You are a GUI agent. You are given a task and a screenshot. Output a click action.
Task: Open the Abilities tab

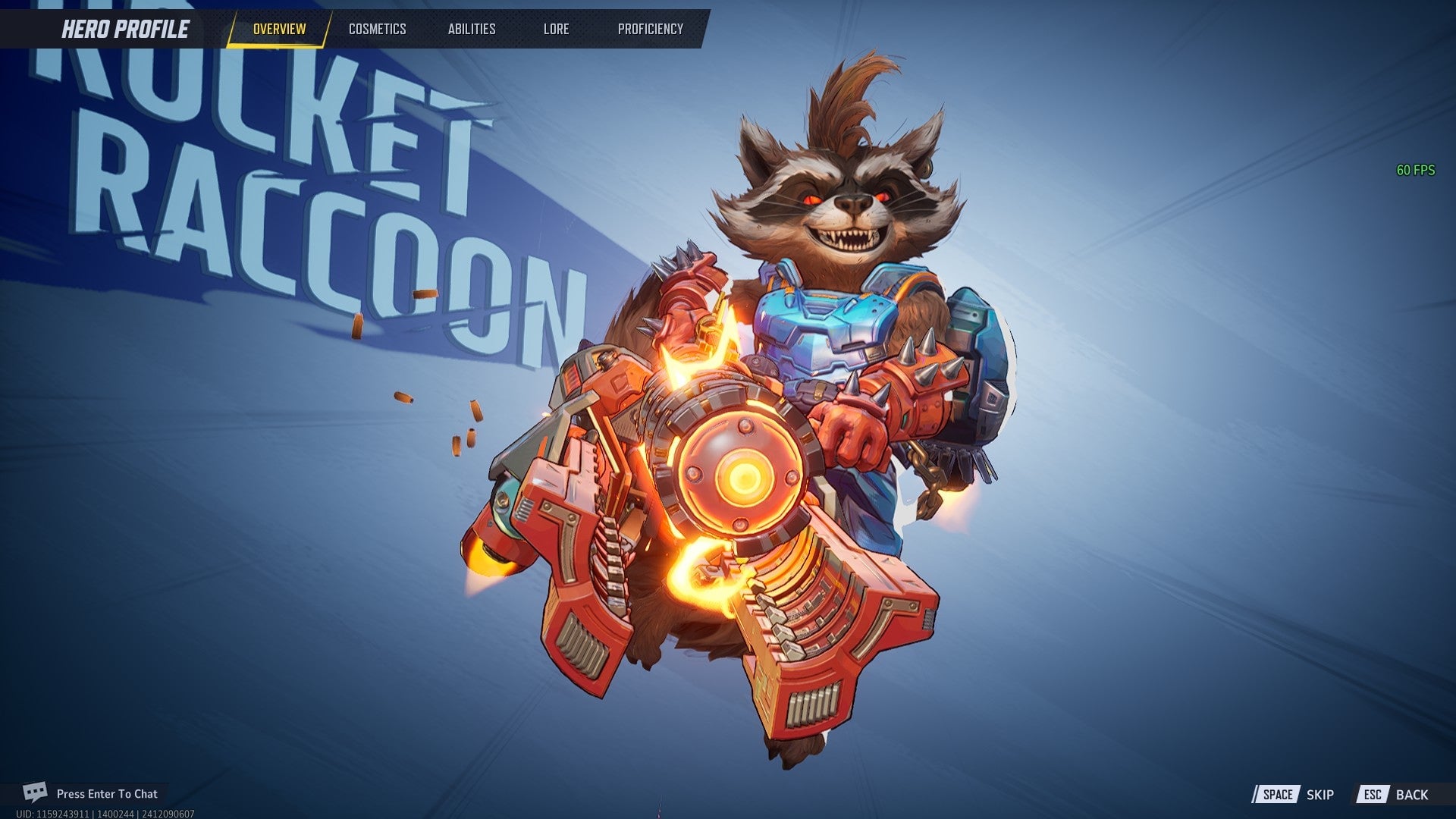(472, 30)
